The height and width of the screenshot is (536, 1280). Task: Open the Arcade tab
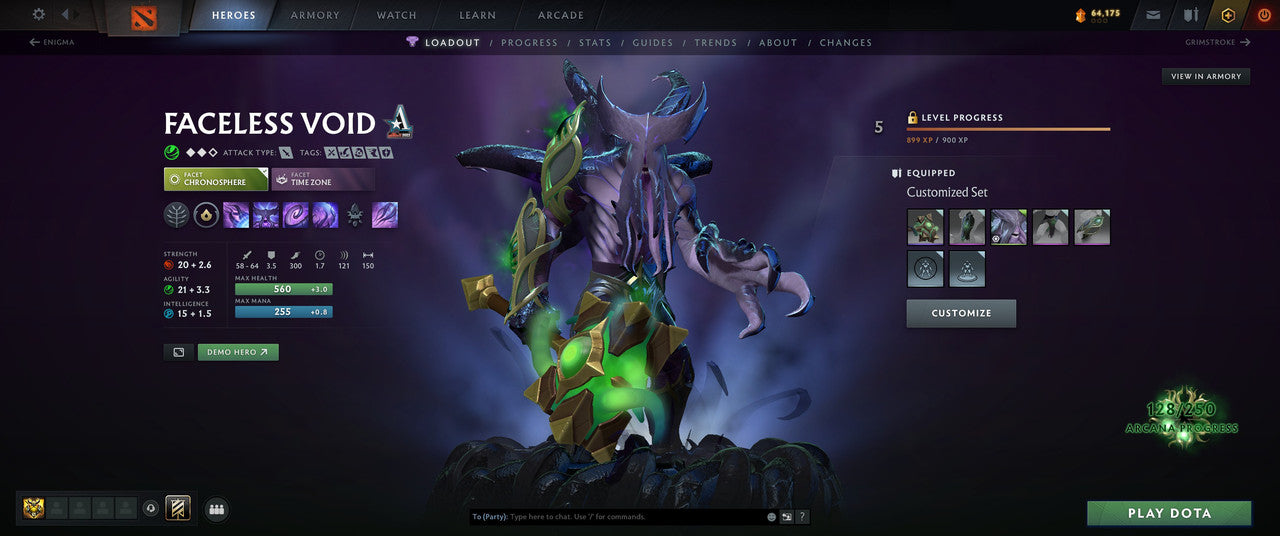[x=561, y=15]
